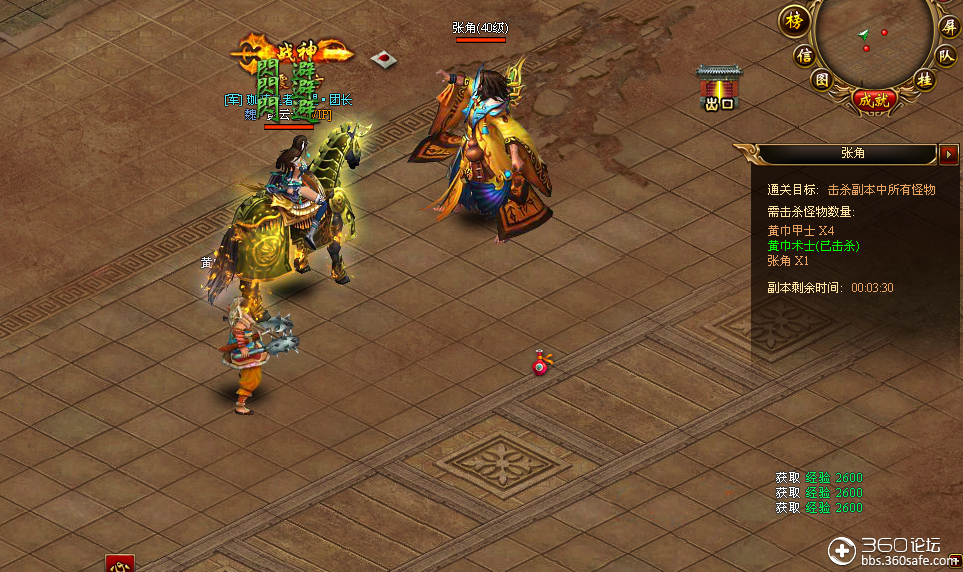Collapse the 张角 quest tracker arrow
963x572 pixels.
coord(949,154)
